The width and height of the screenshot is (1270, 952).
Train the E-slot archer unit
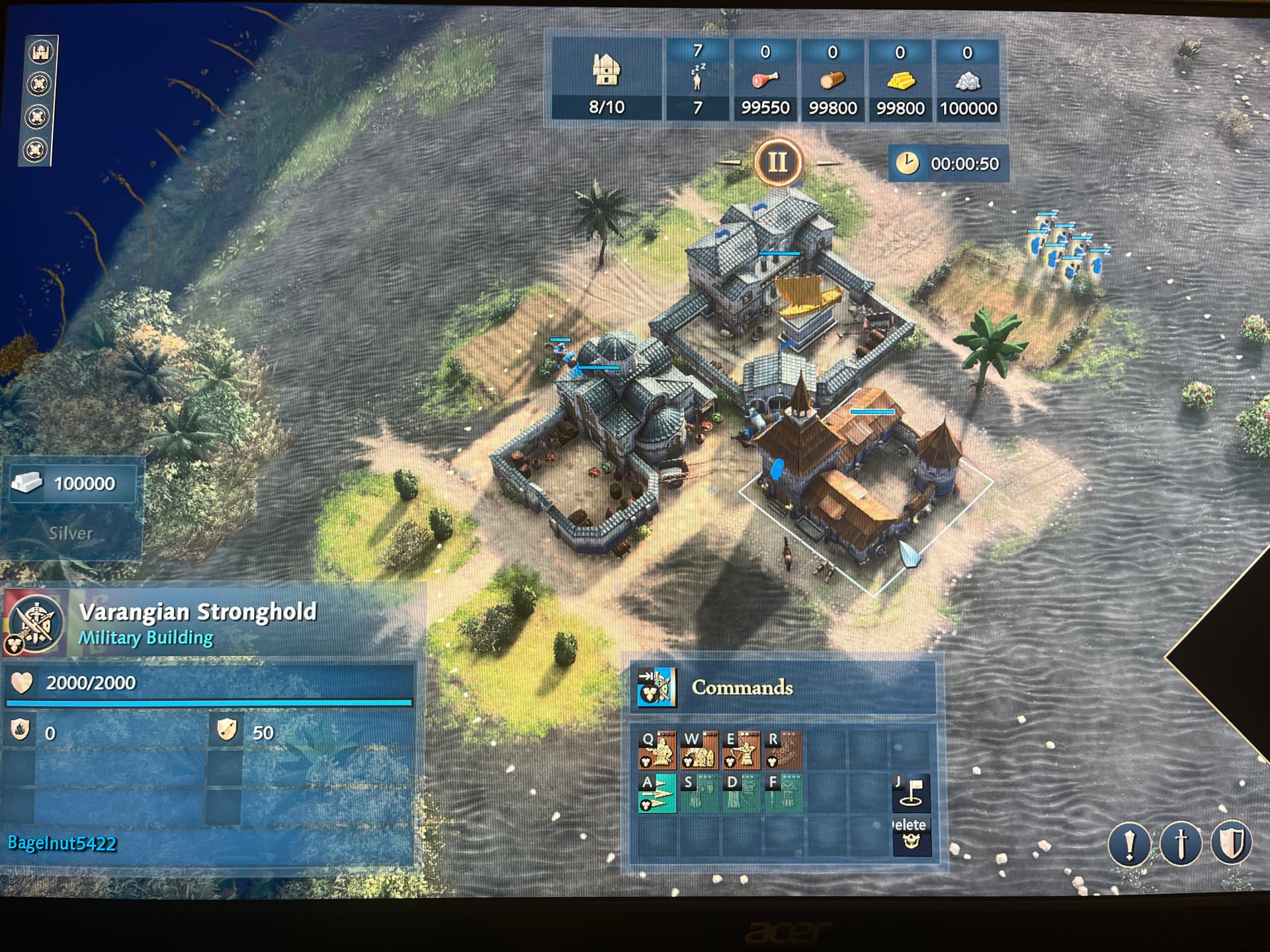click(741, 750)
